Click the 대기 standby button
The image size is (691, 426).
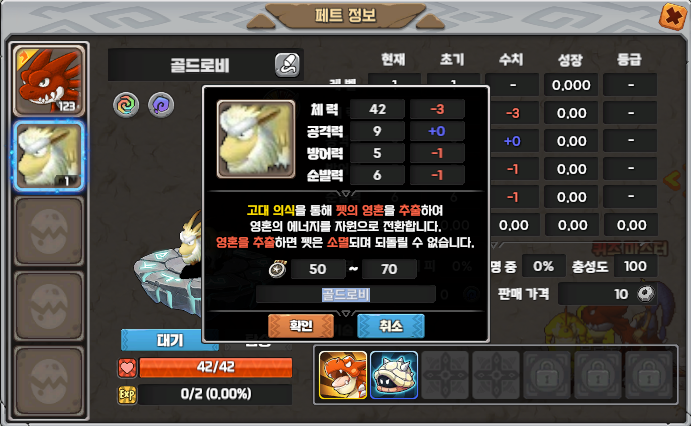[x=169, y=340]
